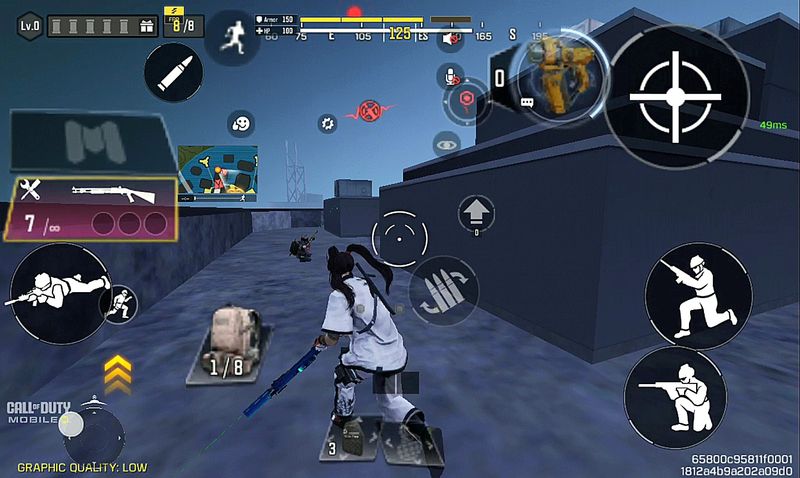
Task: Jump with the up arrow button
Action: tap(476, 213)
